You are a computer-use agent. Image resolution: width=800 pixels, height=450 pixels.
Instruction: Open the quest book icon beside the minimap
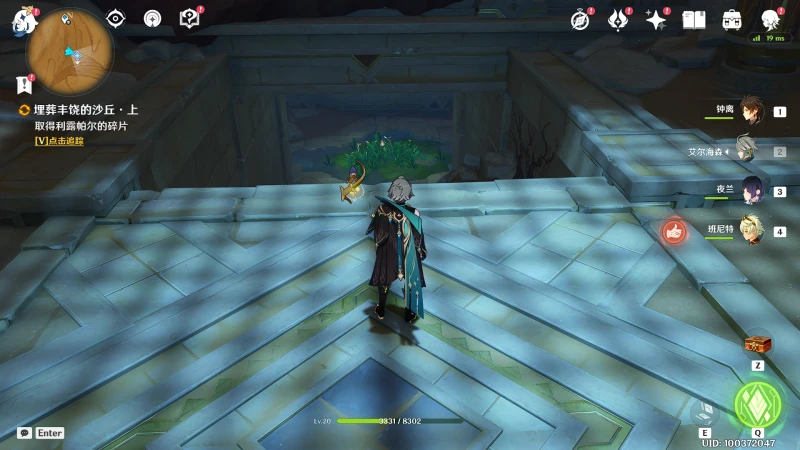[189, 18]
